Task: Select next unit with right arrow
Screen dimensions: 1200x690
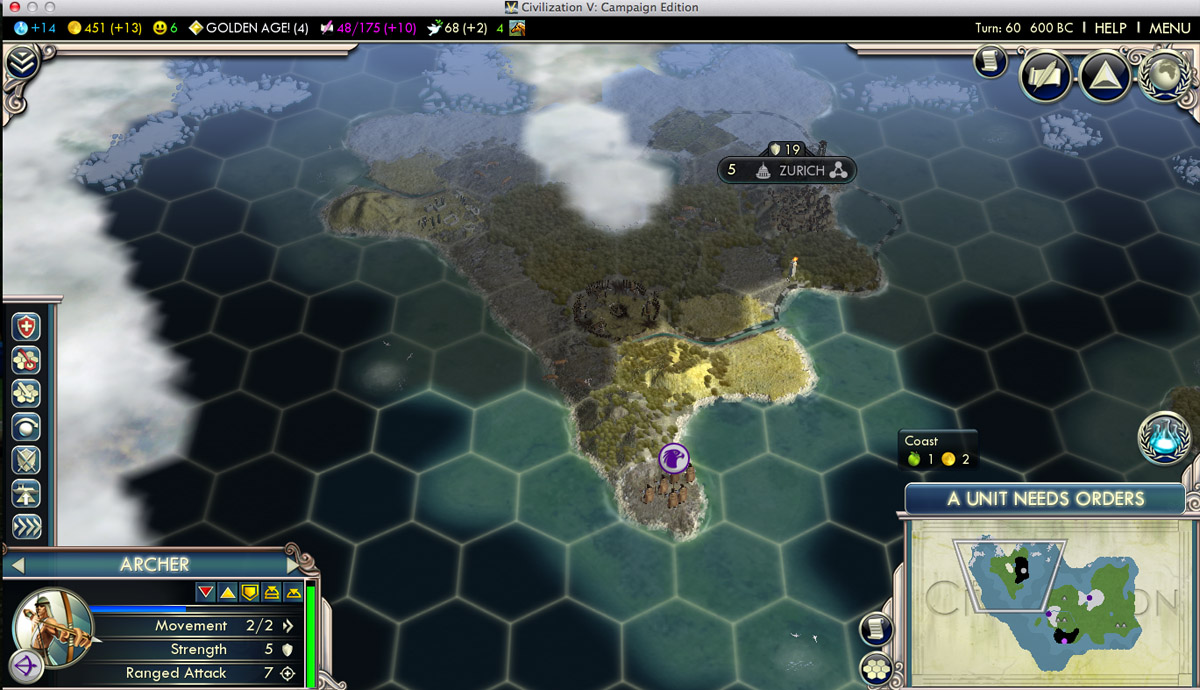Action: point(294,565)
